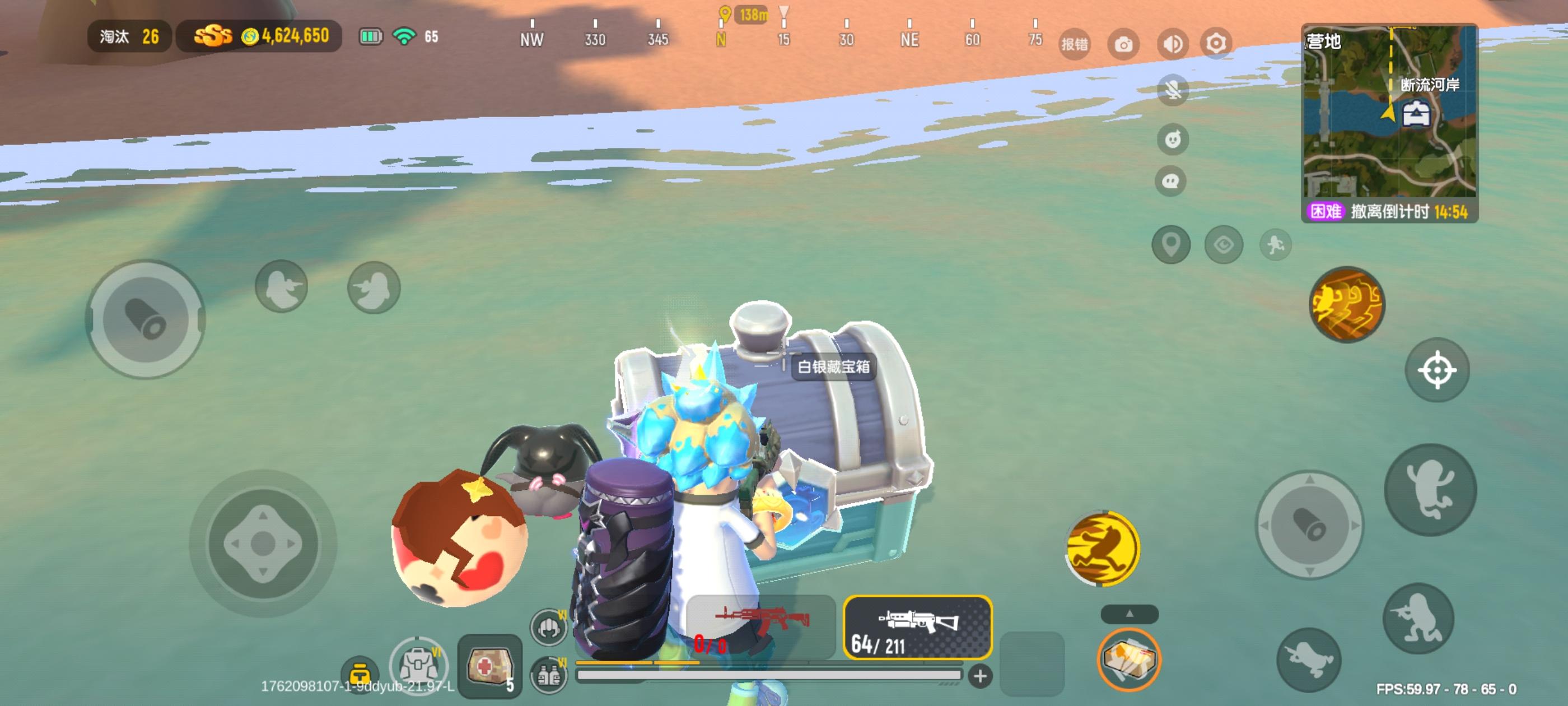Open the quick chat bubble panel
1568x706 pixels.
(x=1171, y=180)
